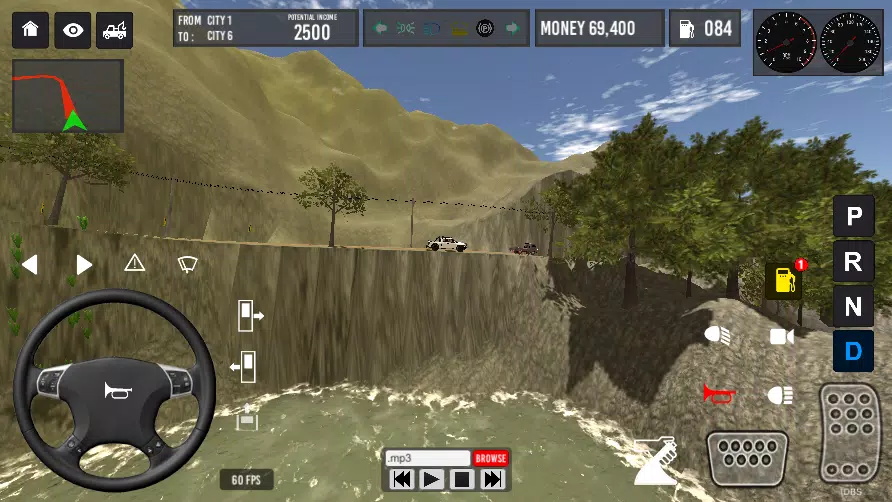Toggle the eye view button

pyautogui.click(x=73, y=30)
